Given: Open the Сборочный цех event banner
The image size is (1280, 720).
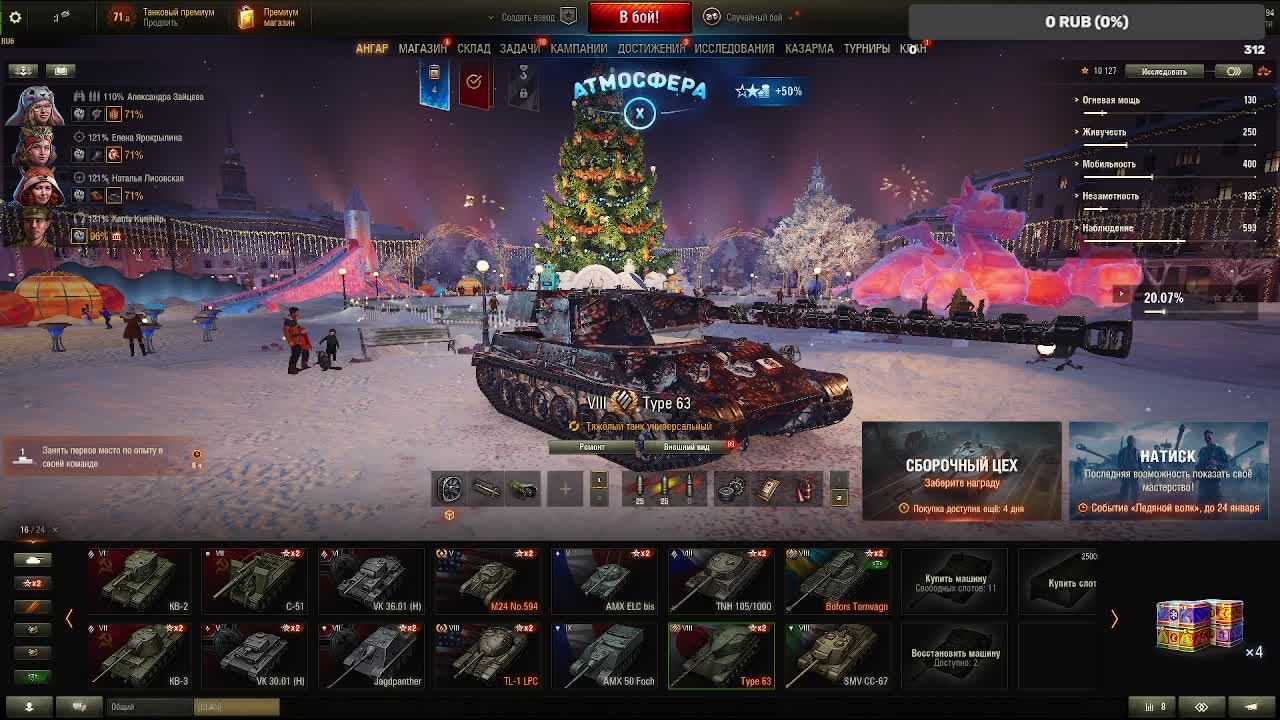Looking at the screenshot, I should [961, 470].
